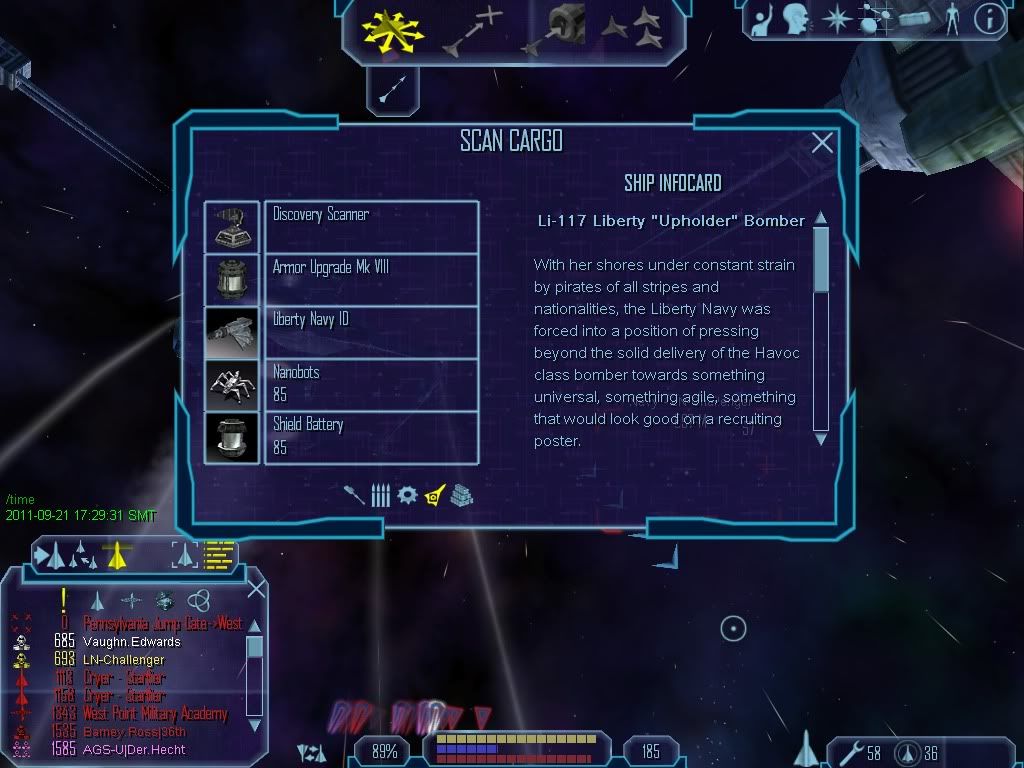This screenshot has height=768, width=1024.
Task: Show the gear-icon equipment filter
Action: [x=407, y=495]
